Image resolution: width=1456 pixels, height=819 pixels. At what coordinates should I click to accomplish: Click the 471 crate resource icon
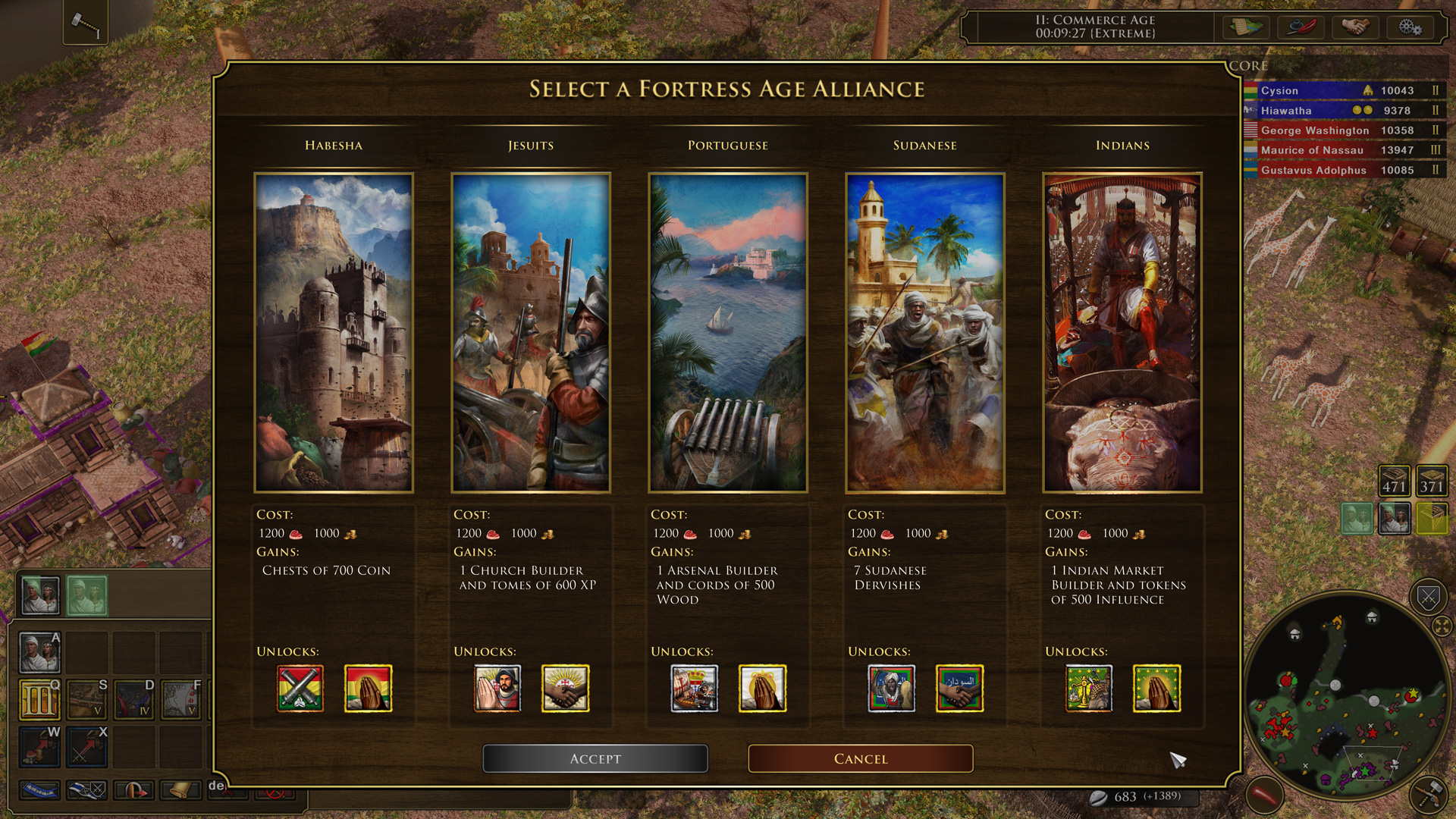pyautogui.click(x=1394, y=480)
